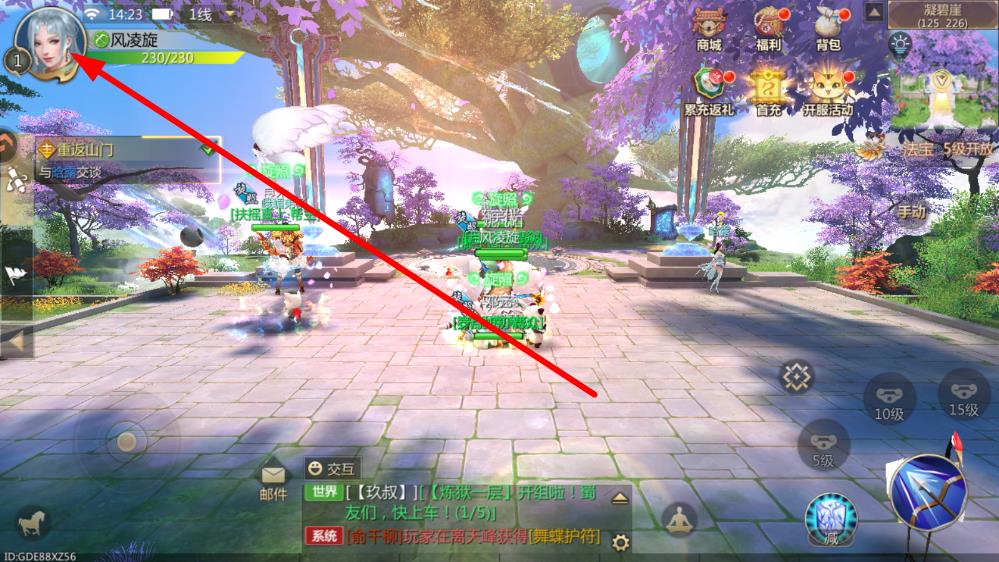
Task: Collapse the top menu with the arrow button
Action: point(873,13)
